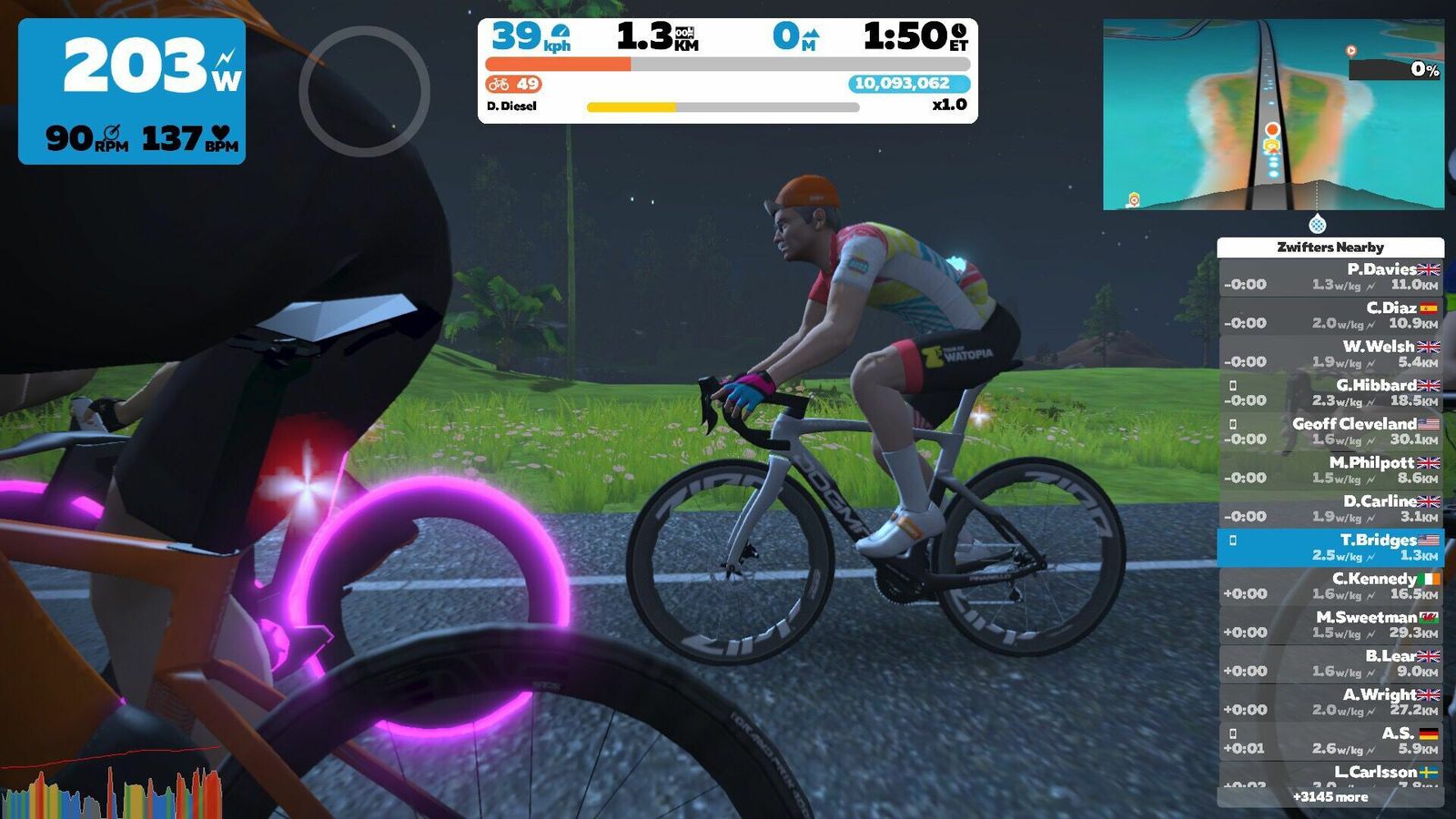The image size is (1456, 819).
Task: Choose C.Kennedy in the nearby list
Action: [x=1330, y=586]
